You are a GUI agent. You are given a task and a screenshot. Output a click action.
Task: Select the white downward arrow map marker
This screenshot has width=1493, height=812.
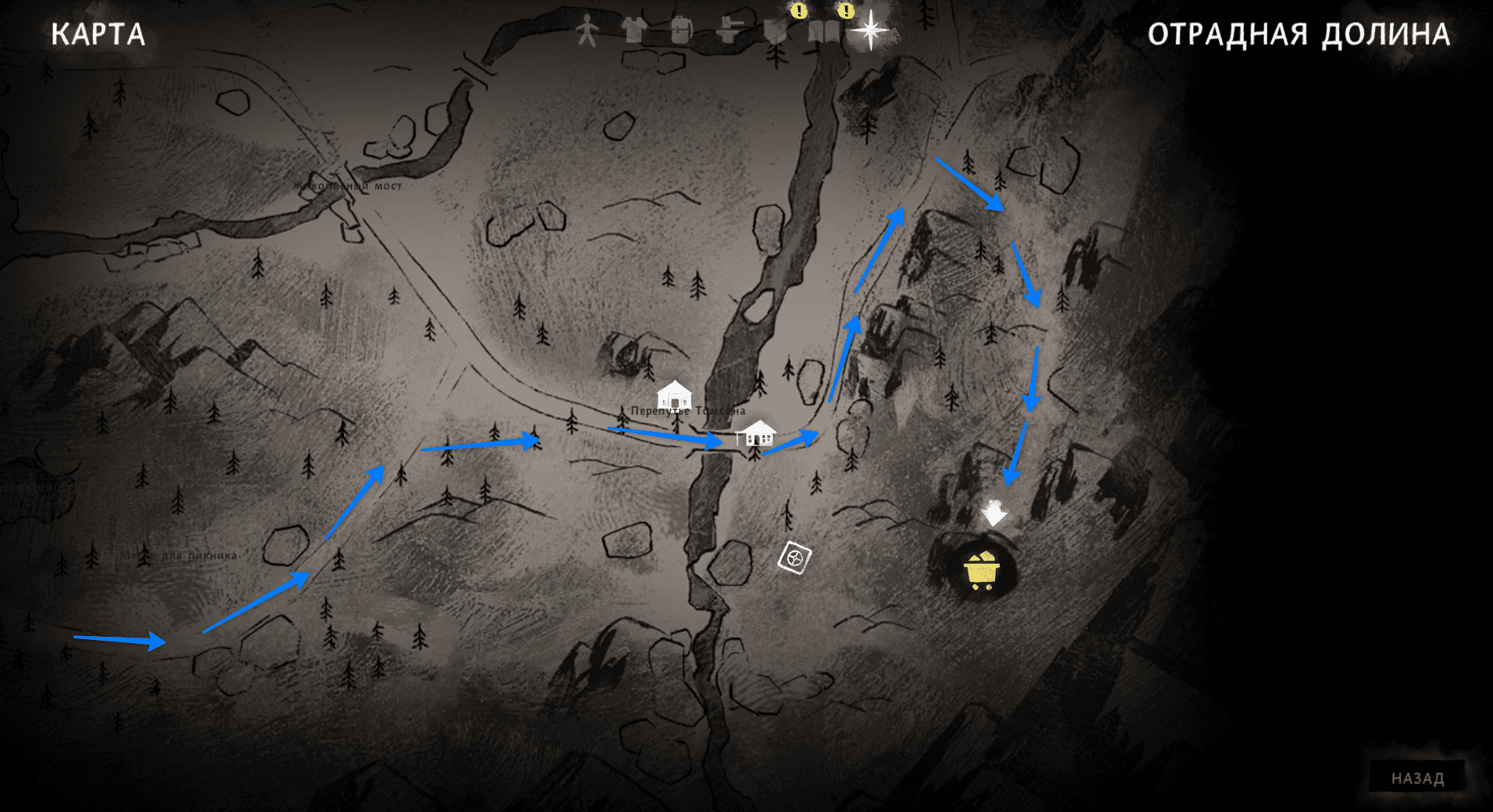pyautogui.click(x=994, y=513)
